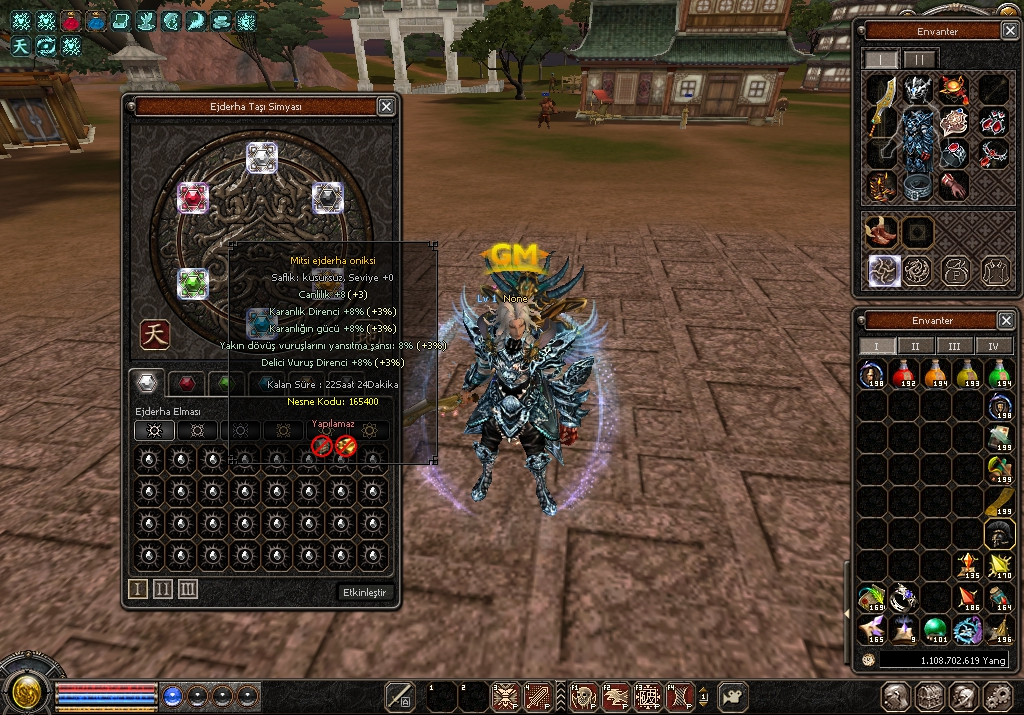
Task: Select the black plumed helmet in inventory
Action: click(x=999, y=534)
